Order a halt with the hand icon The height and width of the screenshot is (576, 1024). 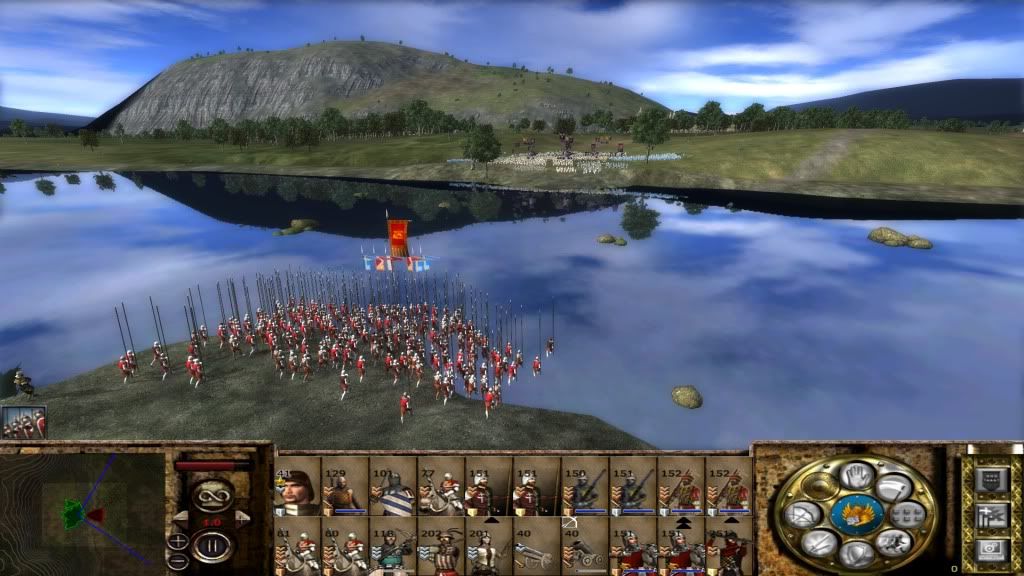tap(856, 475)
